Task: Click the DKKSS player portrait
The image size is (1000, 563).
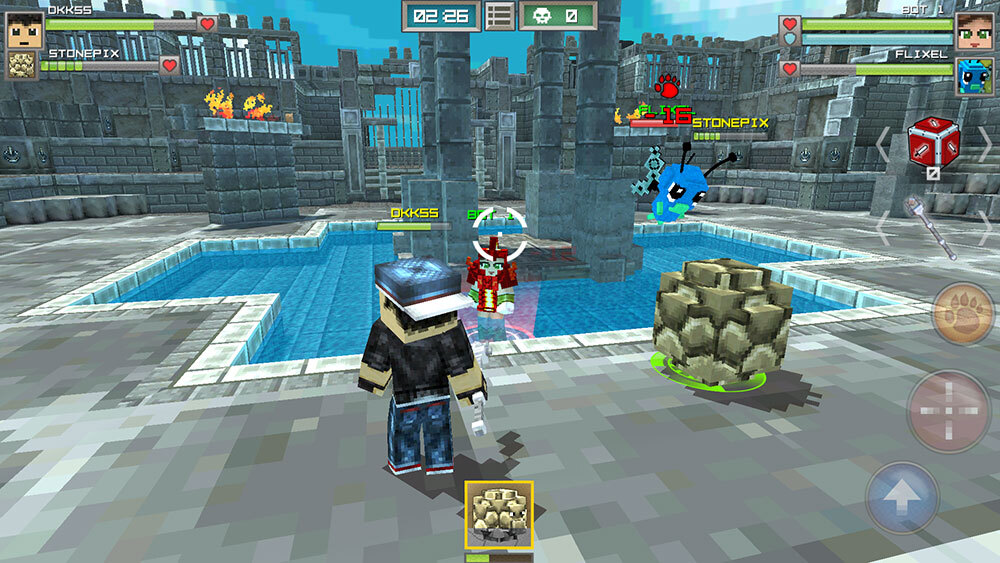Action: click(x=22, y=30)
